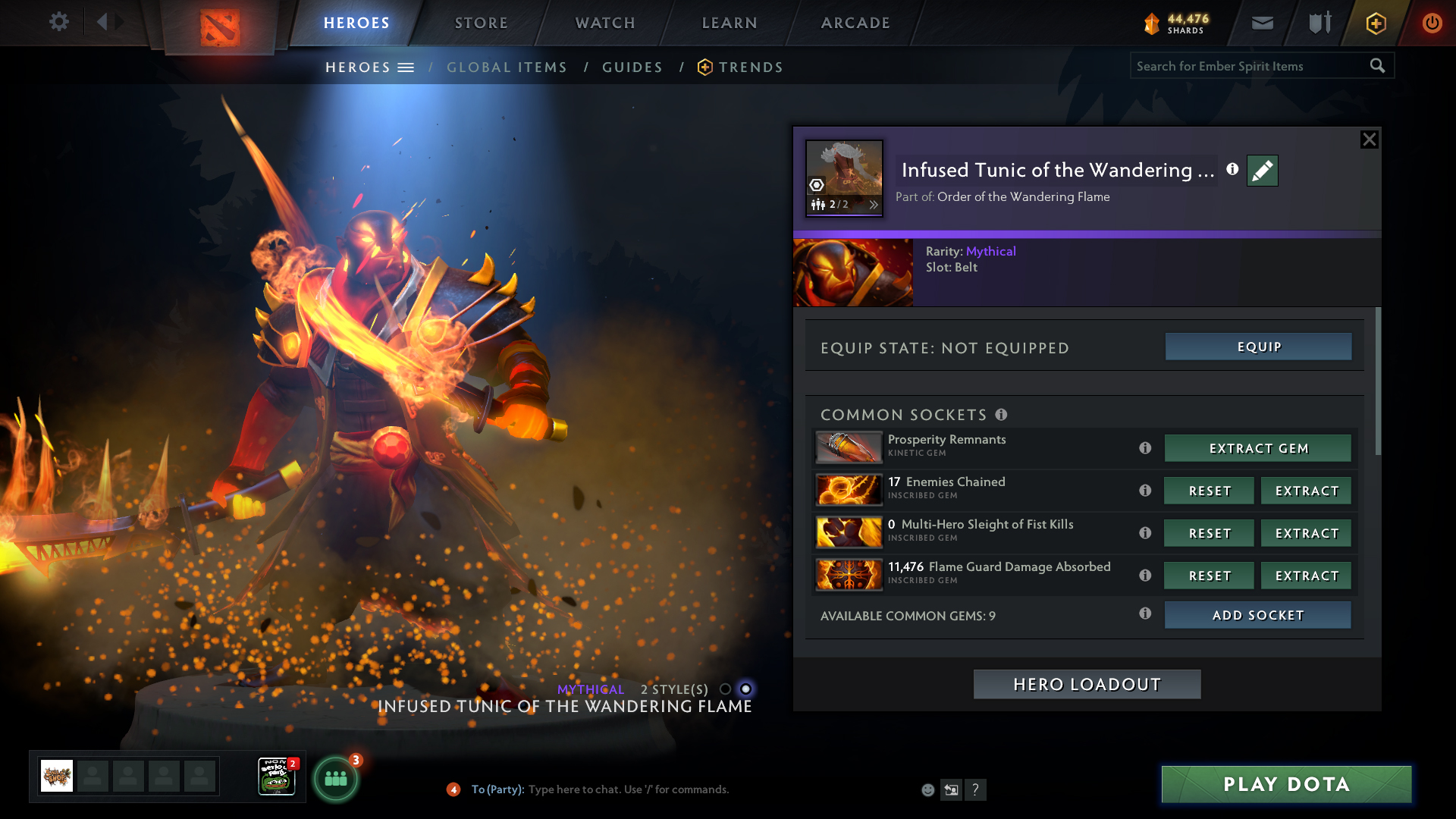Image resolution: width=1456 pixels, height=819 pixels.
Task: View hero Guides
Action: coord(632,67)
